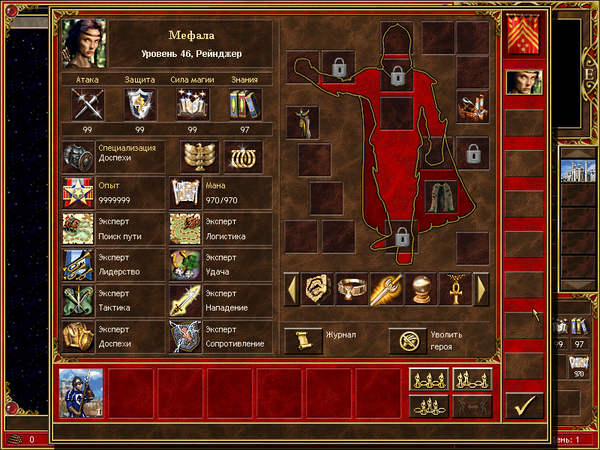The height and width of the screenshot is (450, 600).
Task: Click the cape artifact on the hero
Action: click(x=437, y=196)
